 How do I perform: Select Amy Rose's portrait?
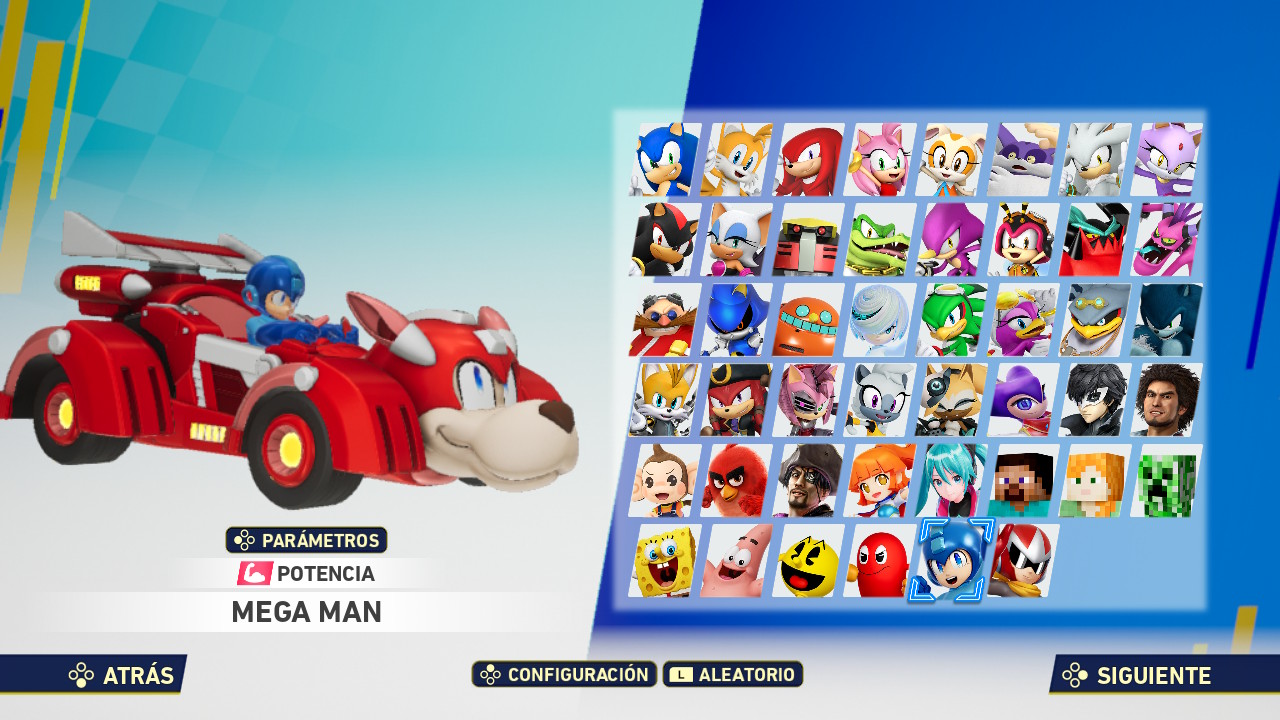[880, 160]
